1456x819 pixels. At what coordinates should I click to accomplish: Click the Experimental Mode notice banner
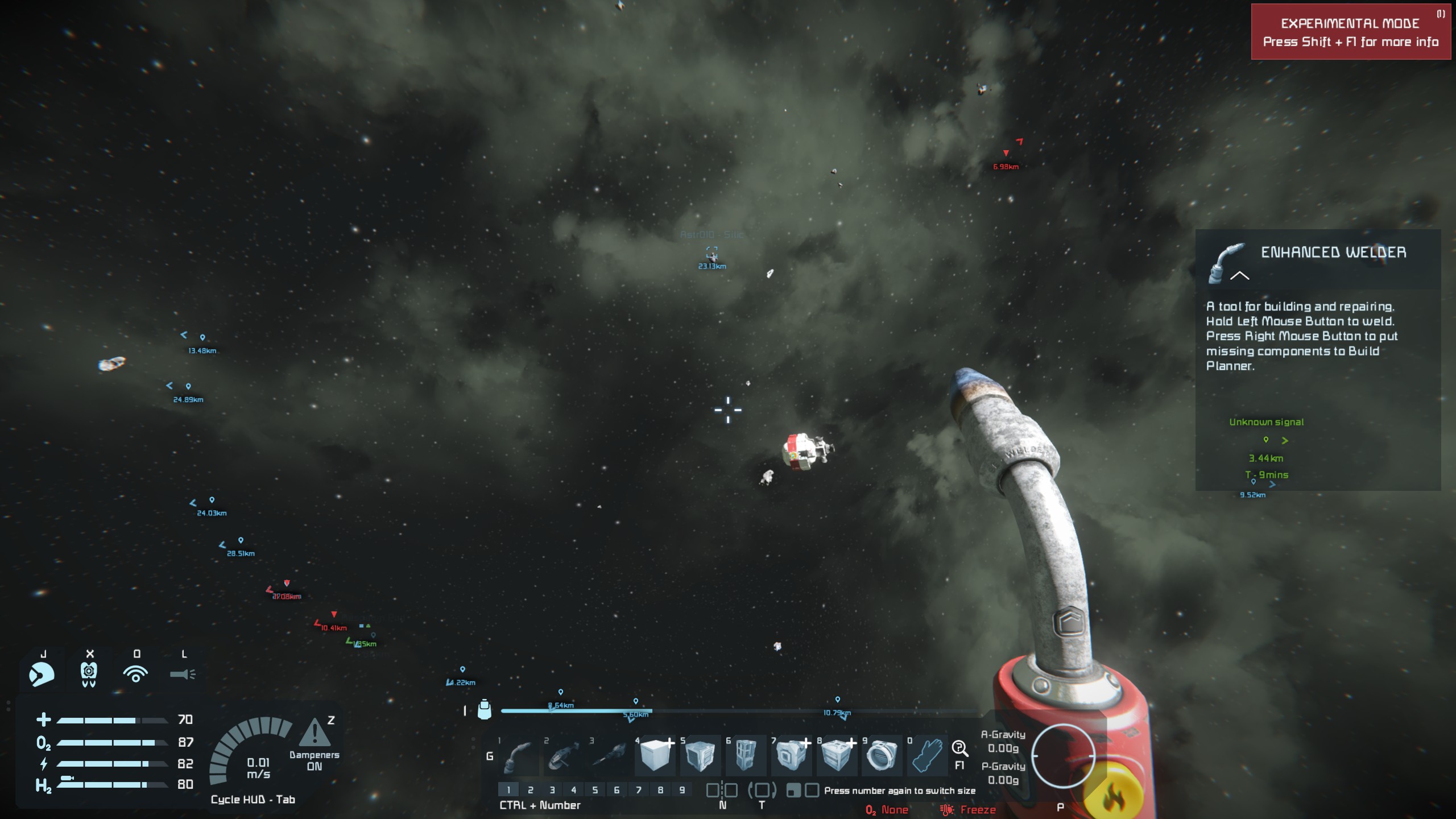tap(1350, 32)
